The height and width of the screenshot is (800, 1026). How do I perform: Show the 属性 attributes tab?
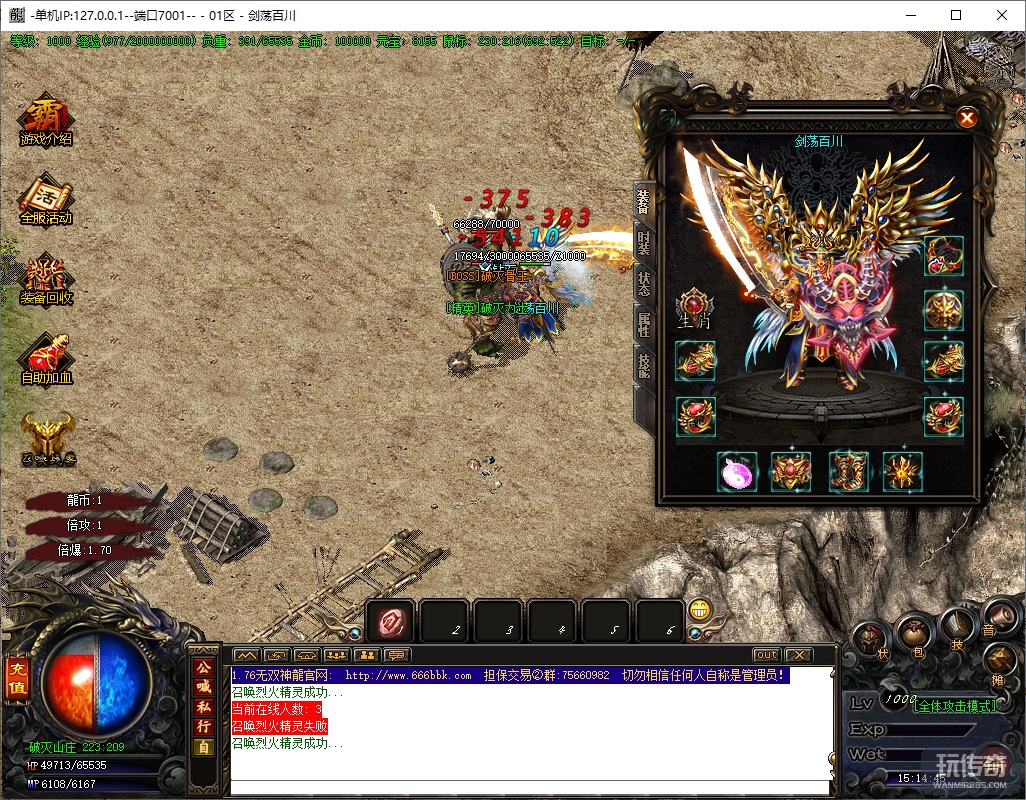coord(644,324)
